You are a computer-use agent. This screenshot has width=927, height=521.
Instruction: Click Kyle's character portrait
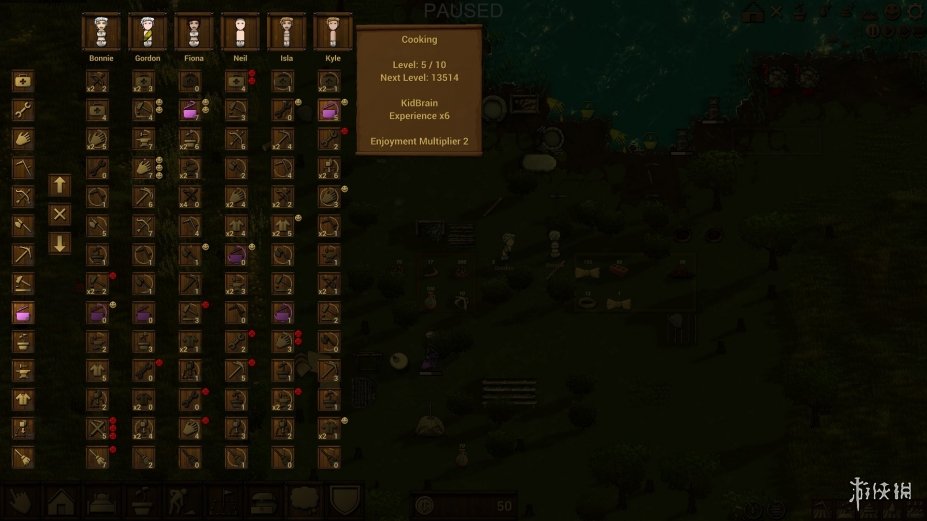(332, 31)
